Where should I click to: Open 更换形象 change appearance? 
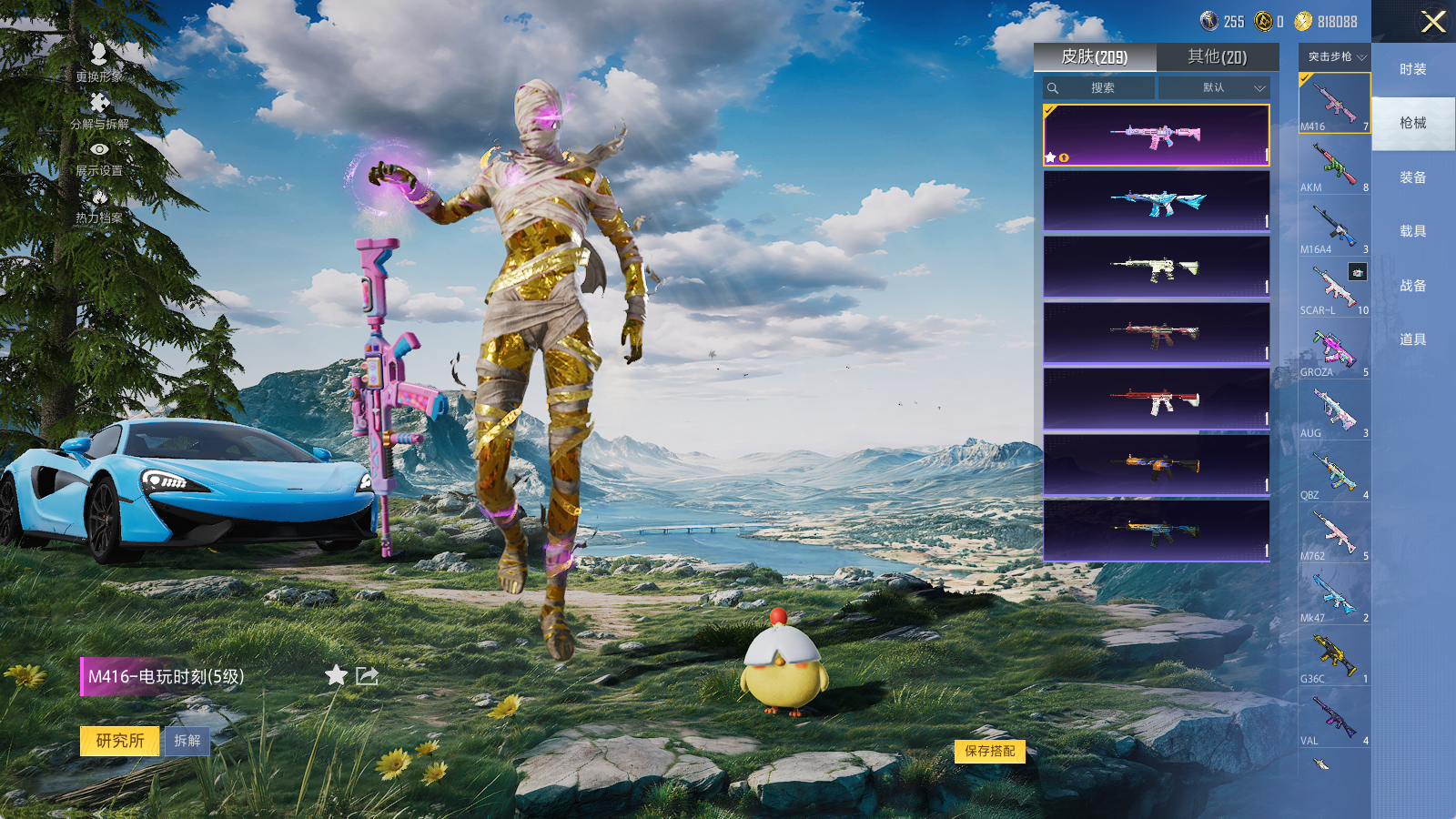(99, 62)
